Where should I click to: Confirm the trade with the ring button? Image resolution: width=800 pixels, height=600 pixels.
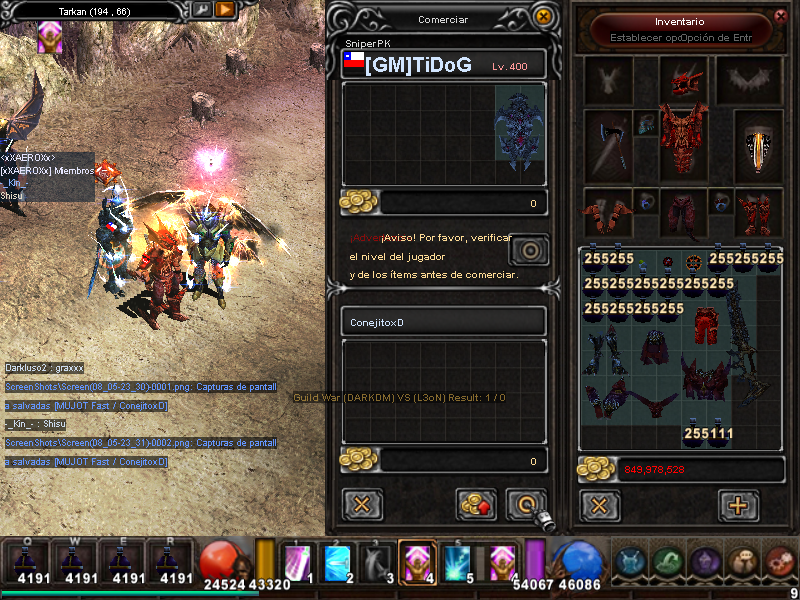tap(526, 503)
